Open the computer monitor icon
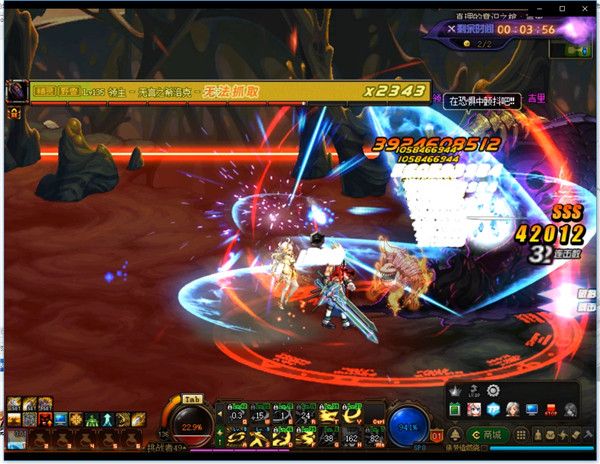The image size is (600, 464). point(531,409)
